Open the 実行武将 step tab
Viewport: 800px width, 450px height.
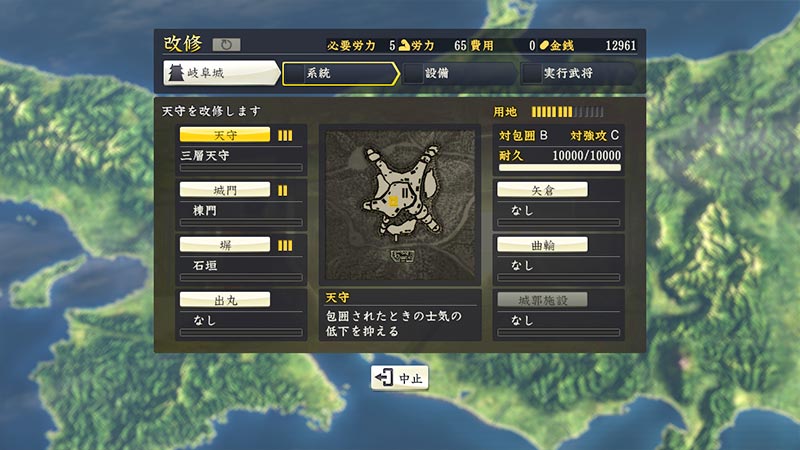click(x=576, y=74)
